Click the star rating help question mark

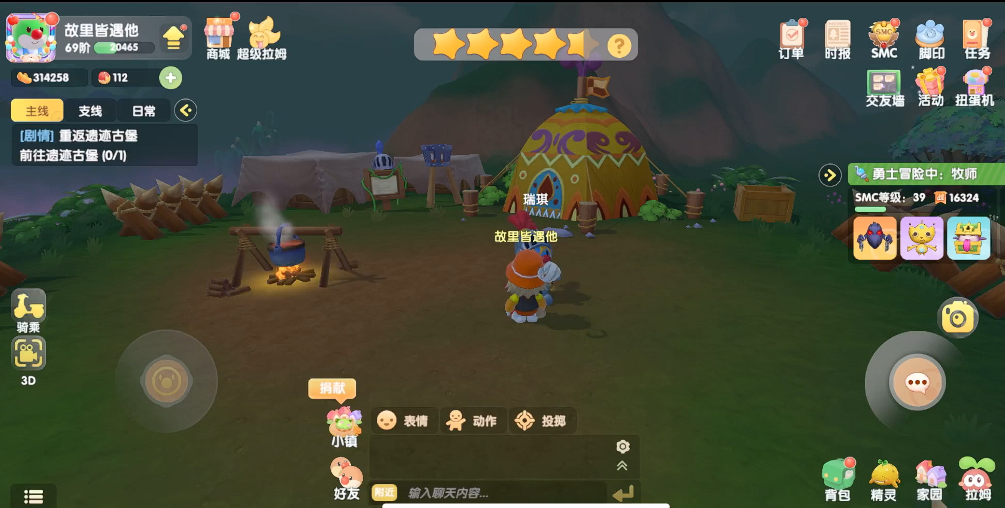[x=620, y=45]
